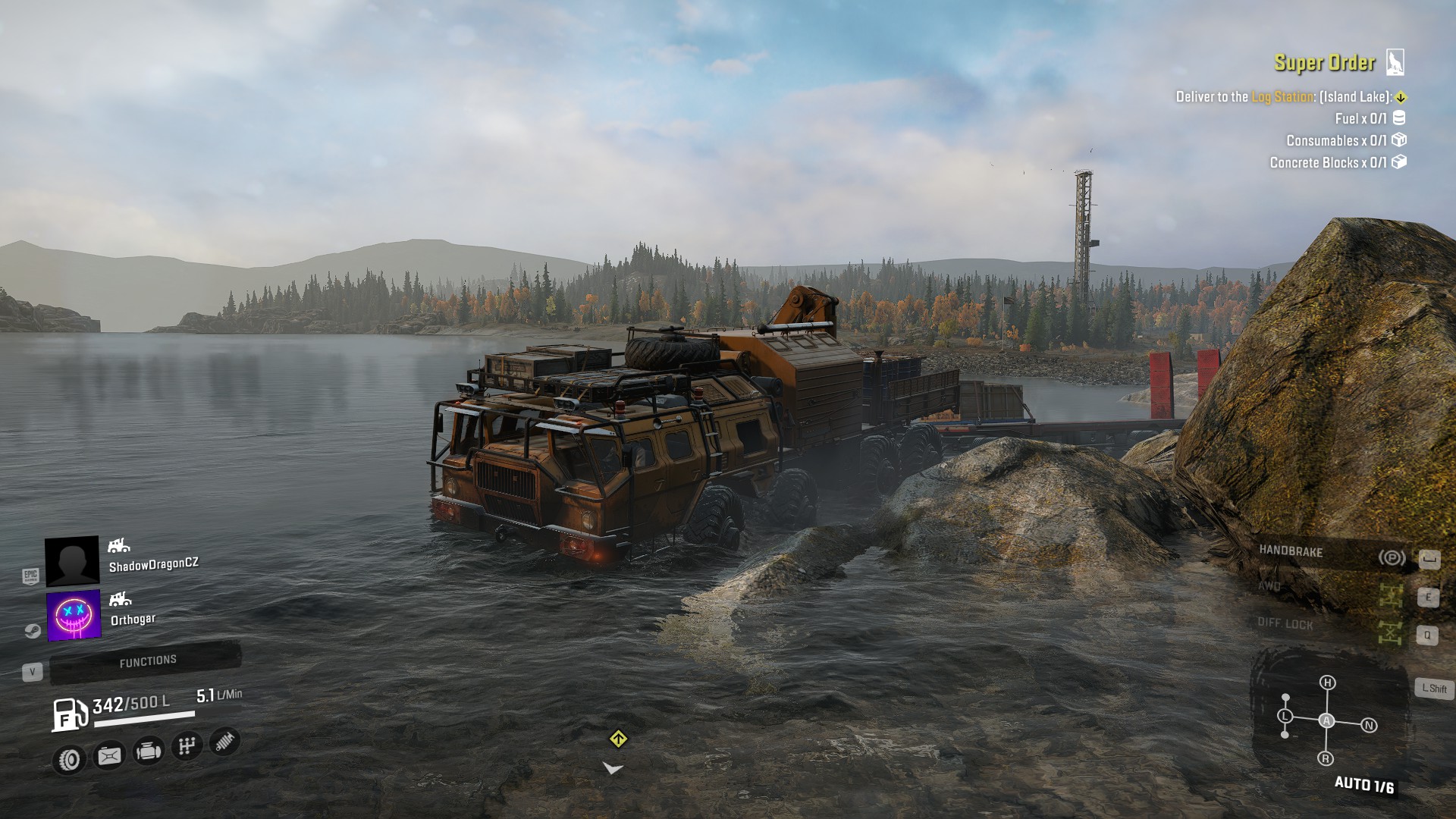1456x819 pixels.
Task: Click the fuel tank damage icon
Action: 109,755
